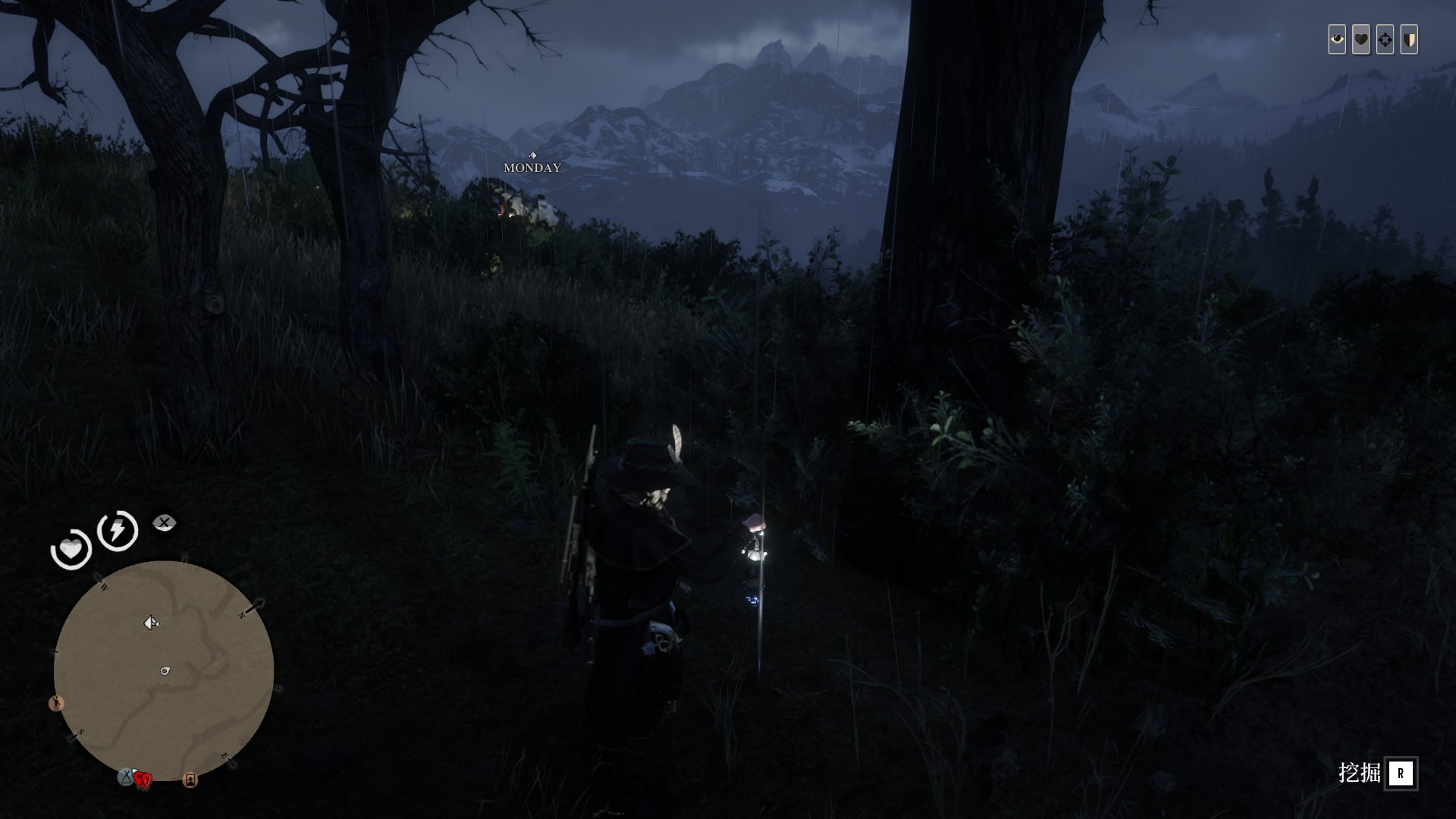Image resolution: width=1456 pixels, height=819 pixels.
Task: Select the red waypoint pin markers
Action: tap(143, 779)
